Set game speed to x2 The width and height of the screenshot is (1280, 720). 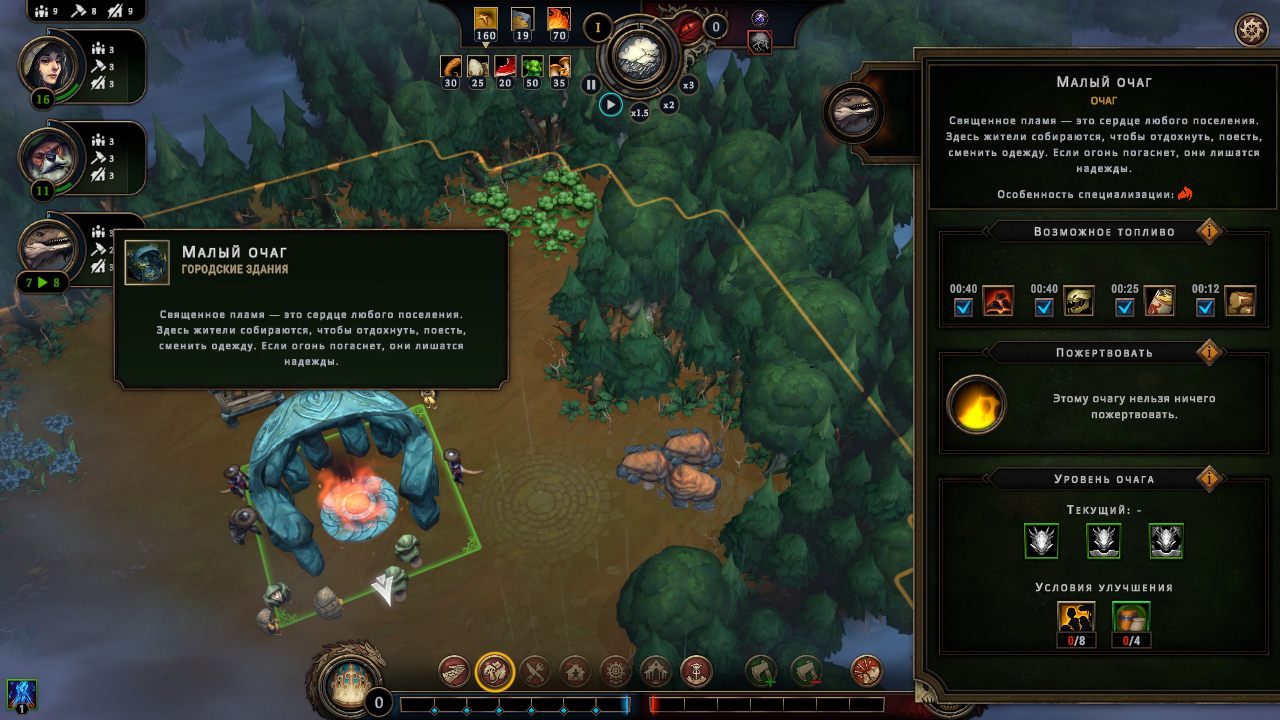tap(669, 105)
